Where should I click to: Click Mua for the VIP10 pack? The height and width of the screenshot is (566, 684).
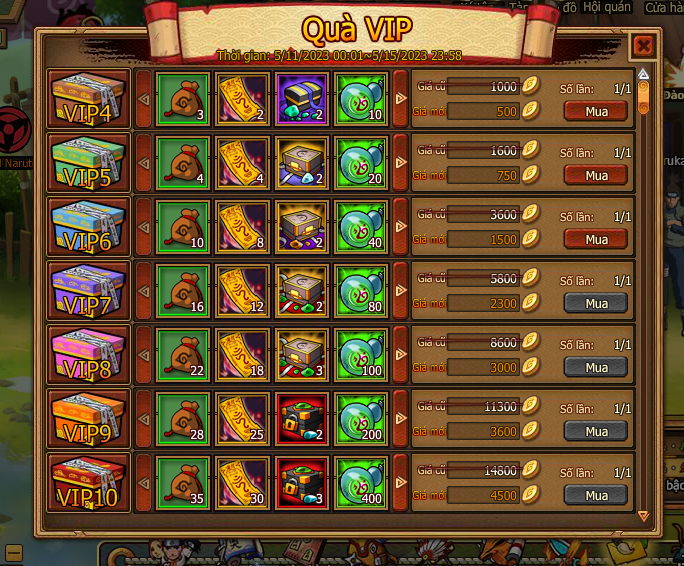596,495
